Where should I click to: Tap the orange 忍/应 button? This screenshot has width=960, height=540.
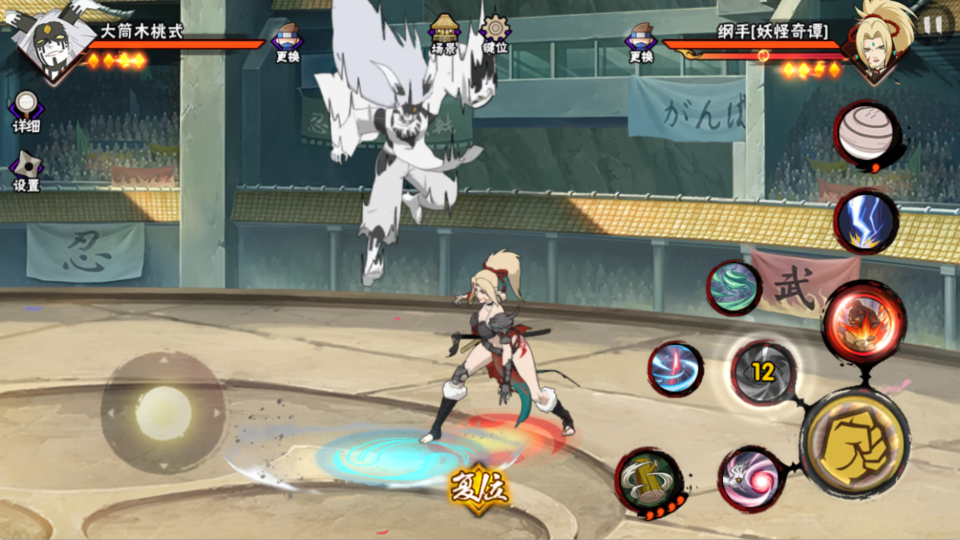click(479, 487)
